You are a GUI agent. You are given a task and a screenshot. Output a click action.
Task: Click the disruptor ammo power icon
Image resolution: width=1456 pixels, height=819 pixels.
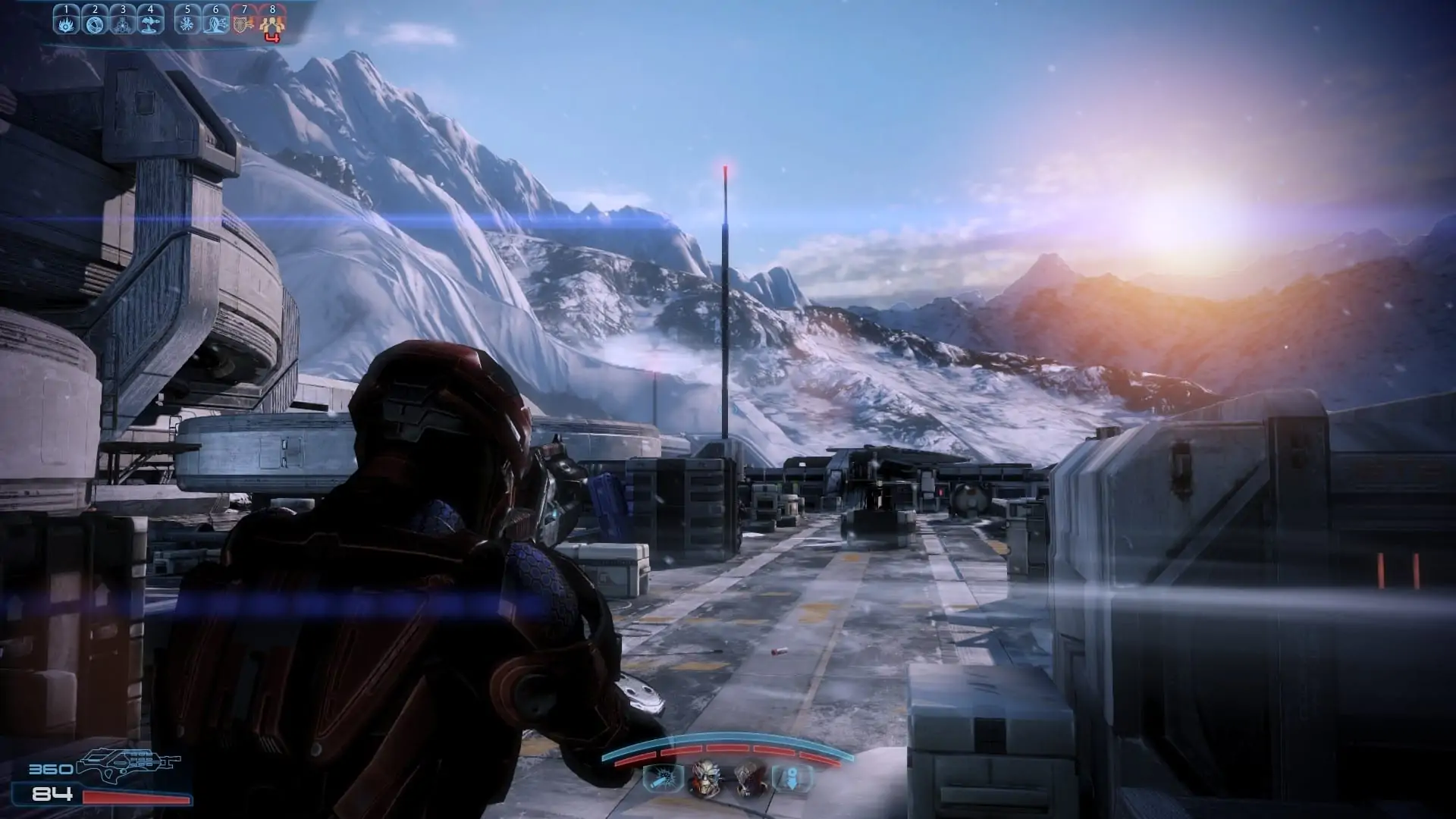point(661,779)
